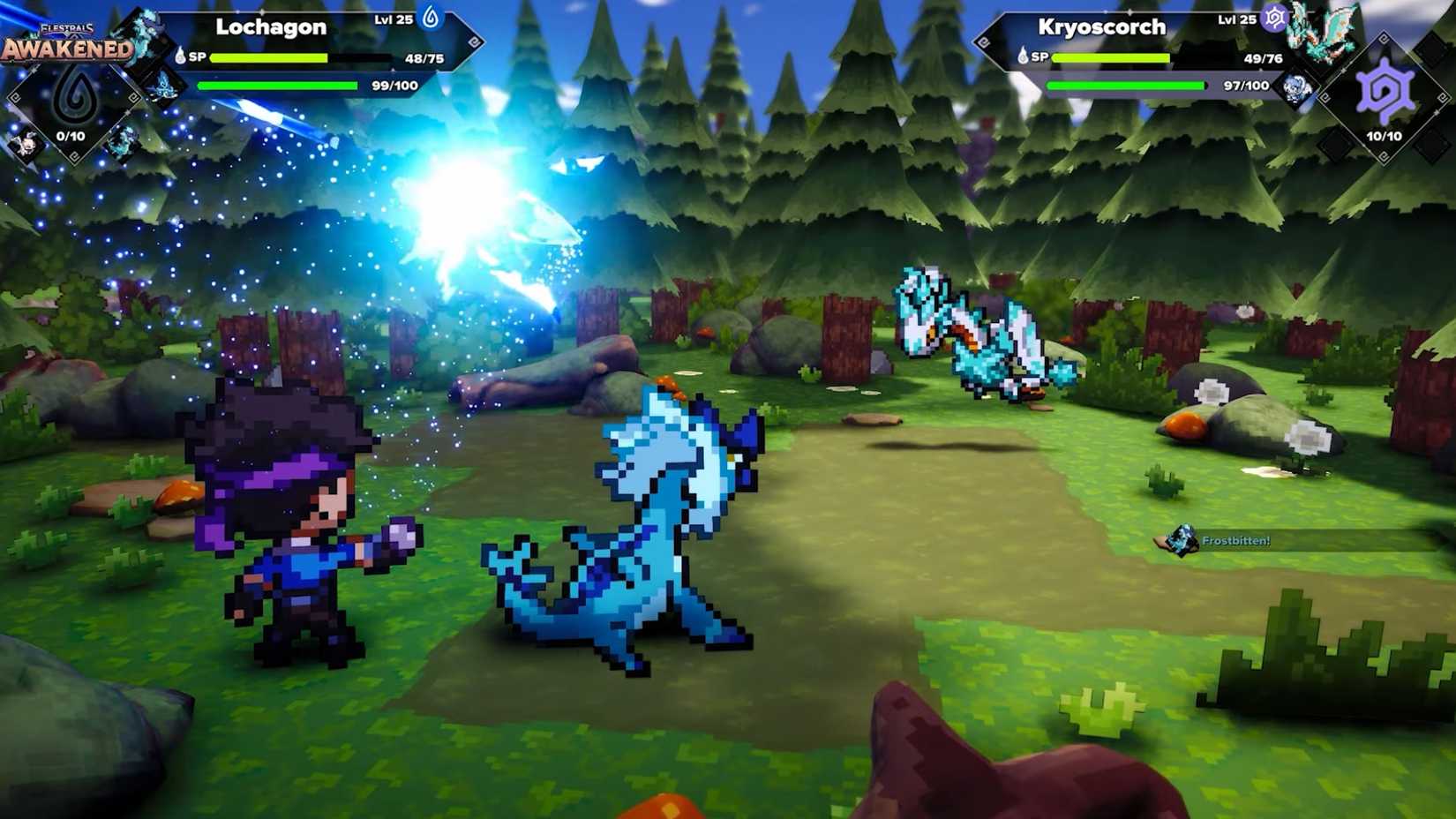
Task: Select the Kryoscorch name plate
Action: coord(1101,26)
